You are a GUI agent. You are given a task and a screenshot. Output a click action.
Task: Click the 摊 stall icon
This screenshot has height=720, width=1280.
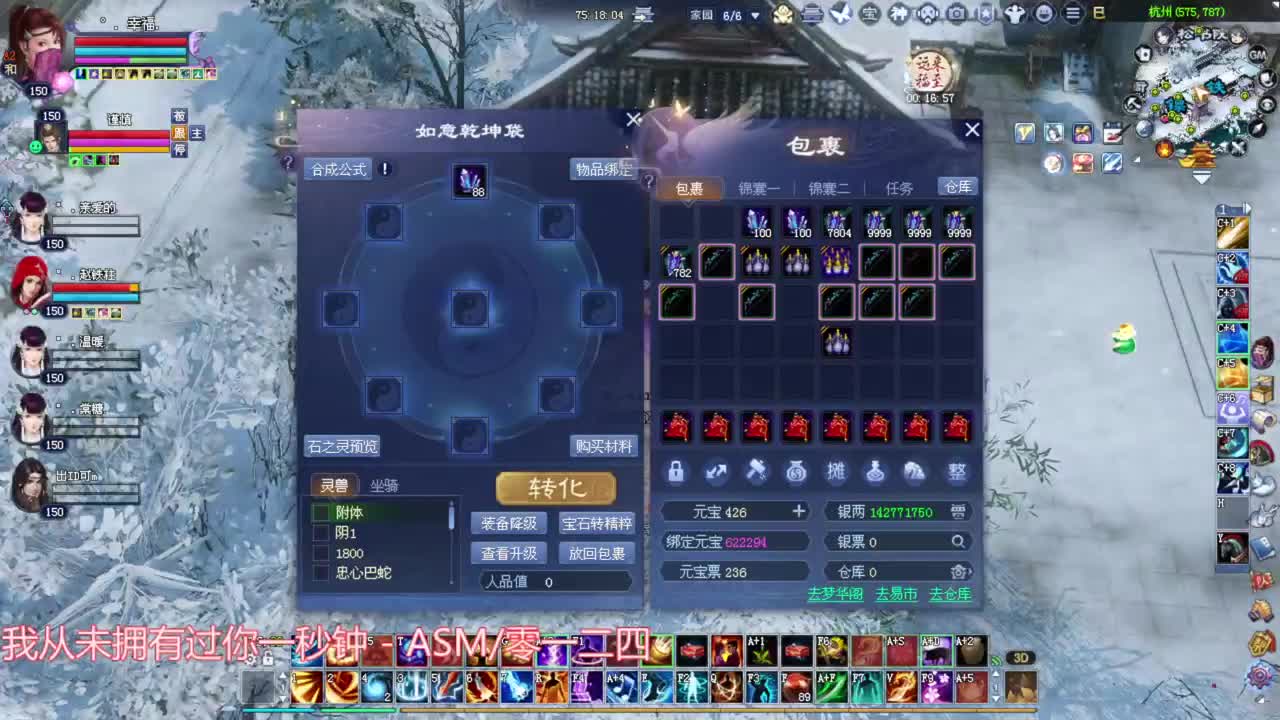(x=836, y=472)
